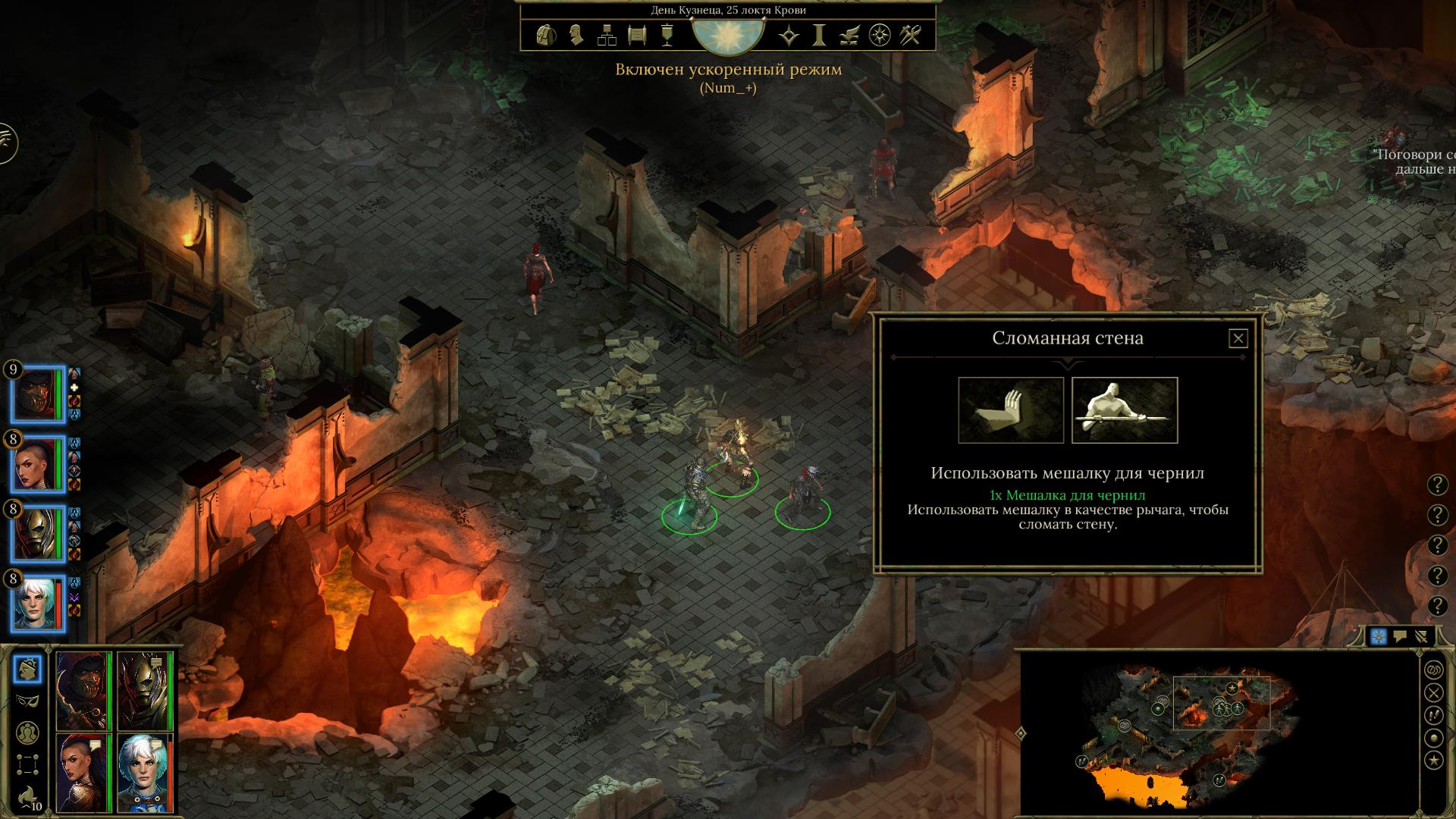The image size is (1456, 819).
Task: Open the backpack inventory
Action: (x=545, y=35)
